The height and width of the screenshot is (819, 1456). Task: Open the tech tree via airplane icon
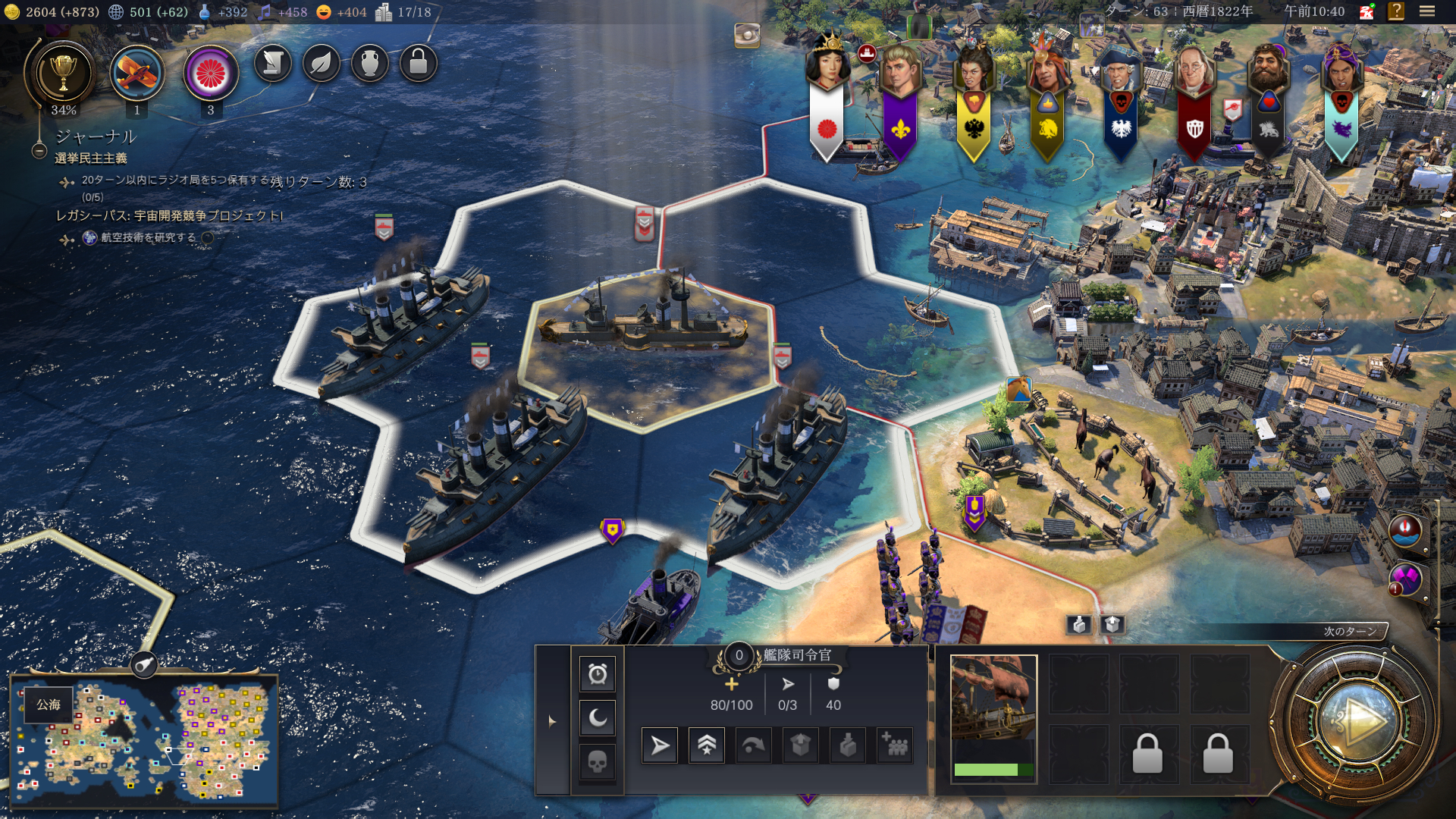coord(136,74)
